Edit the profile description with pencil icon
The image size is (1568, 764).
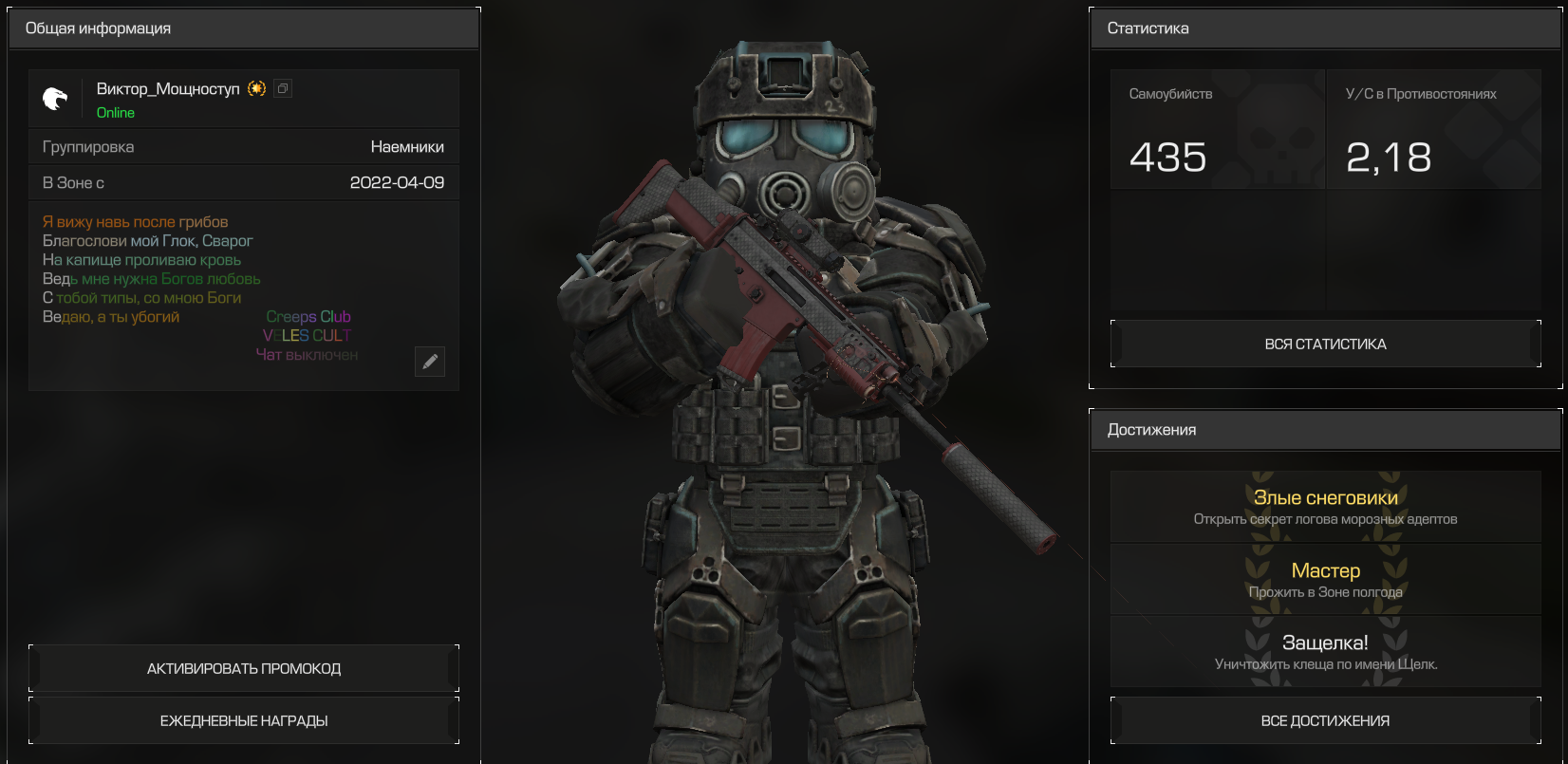pos(430,361)
